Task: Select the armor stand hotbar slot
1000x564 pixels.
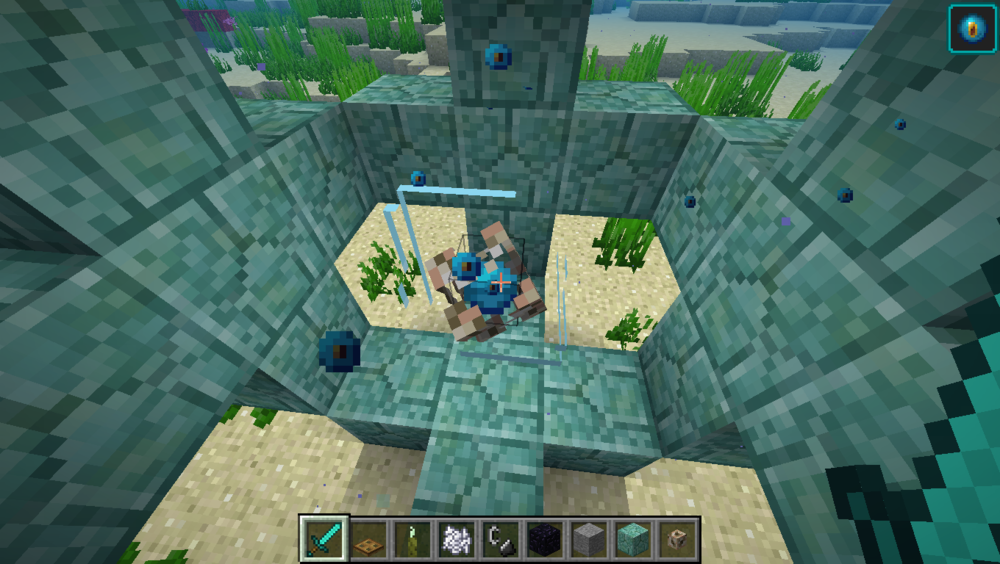Action: click(x=676, y=540)
